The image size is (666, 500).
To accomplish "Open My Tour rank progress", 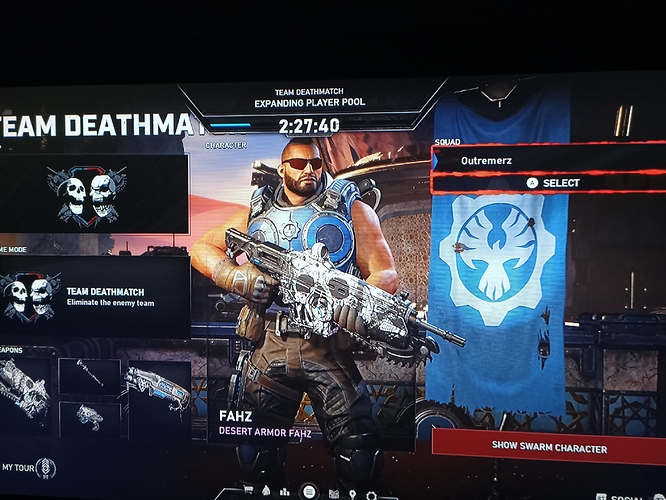I will 28,467.
